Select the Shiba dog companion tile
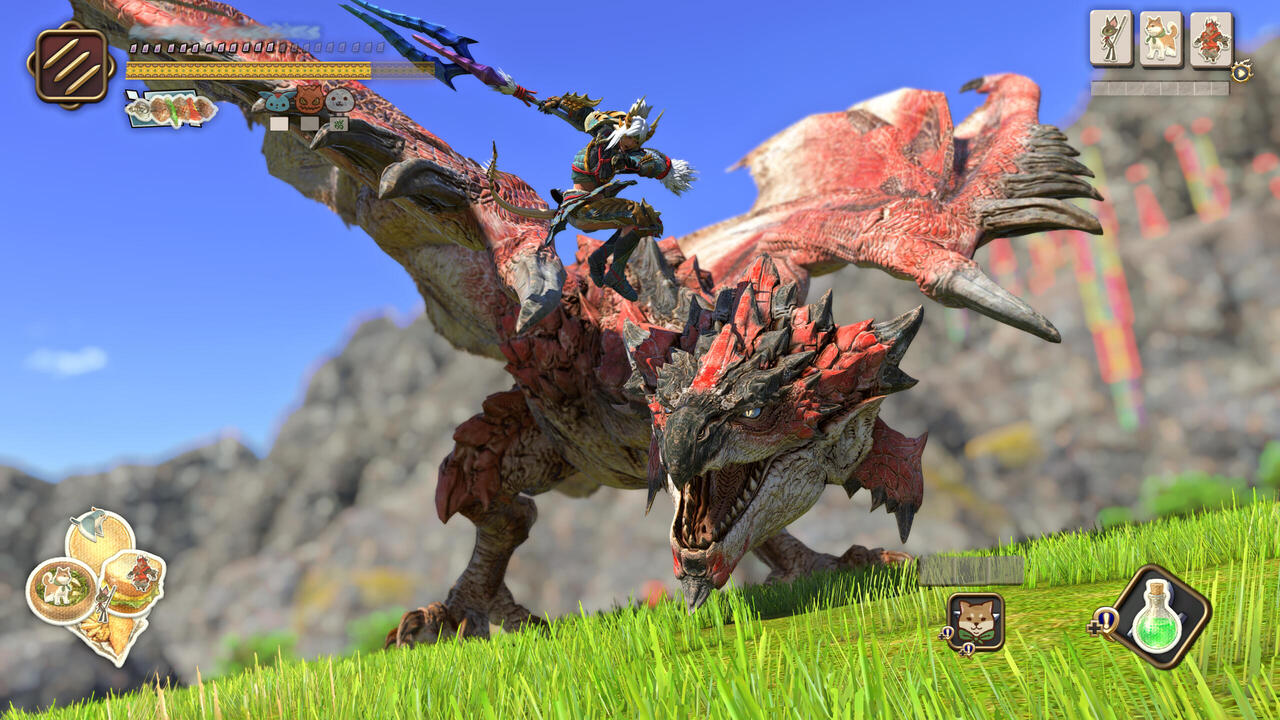Image resolution: width=1280 pixels, height=720 pixels. pyautogui.click(x=1160, y=39)
